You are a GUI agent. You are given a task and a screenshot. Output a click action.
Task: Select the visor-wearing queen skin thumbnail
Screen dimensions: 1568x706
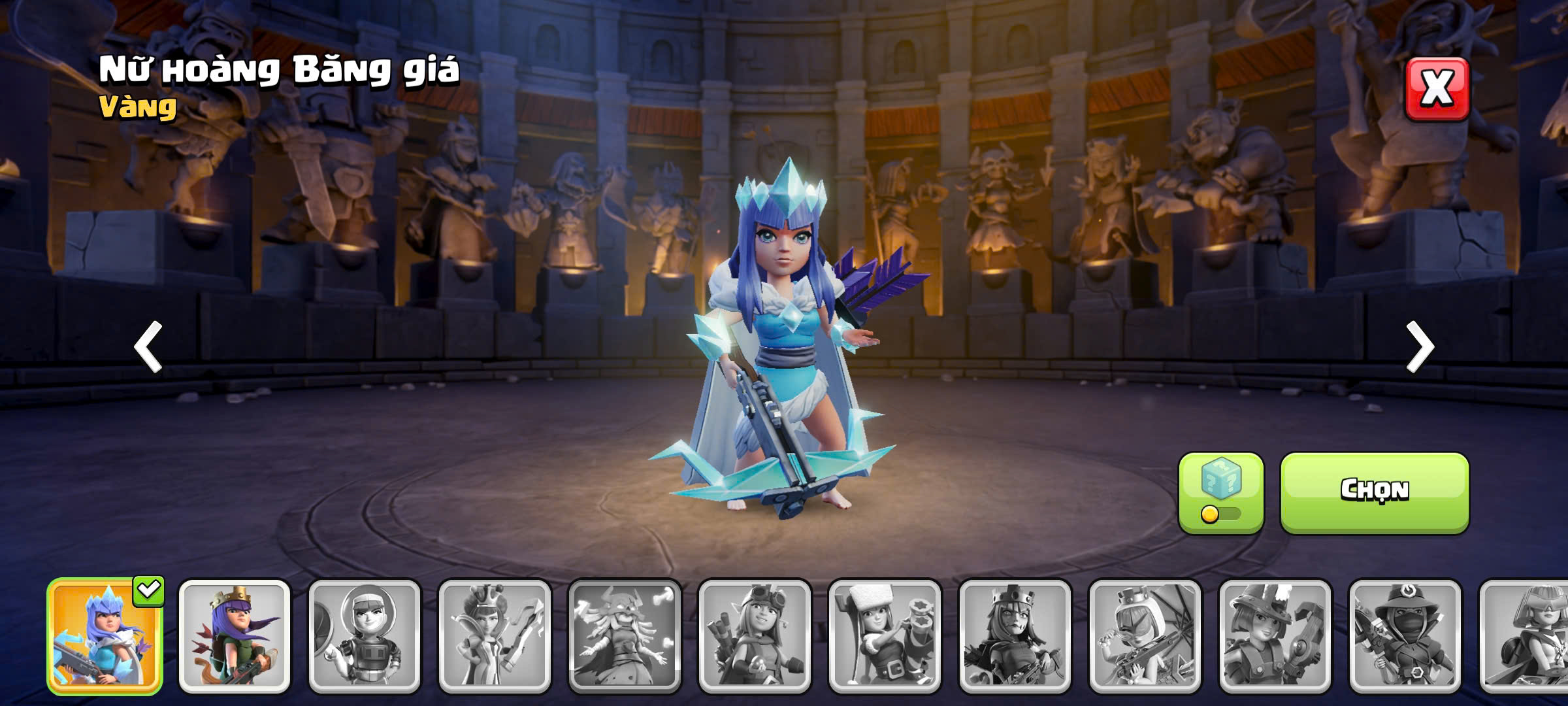pyautogui.click(x=1526, y=636)
